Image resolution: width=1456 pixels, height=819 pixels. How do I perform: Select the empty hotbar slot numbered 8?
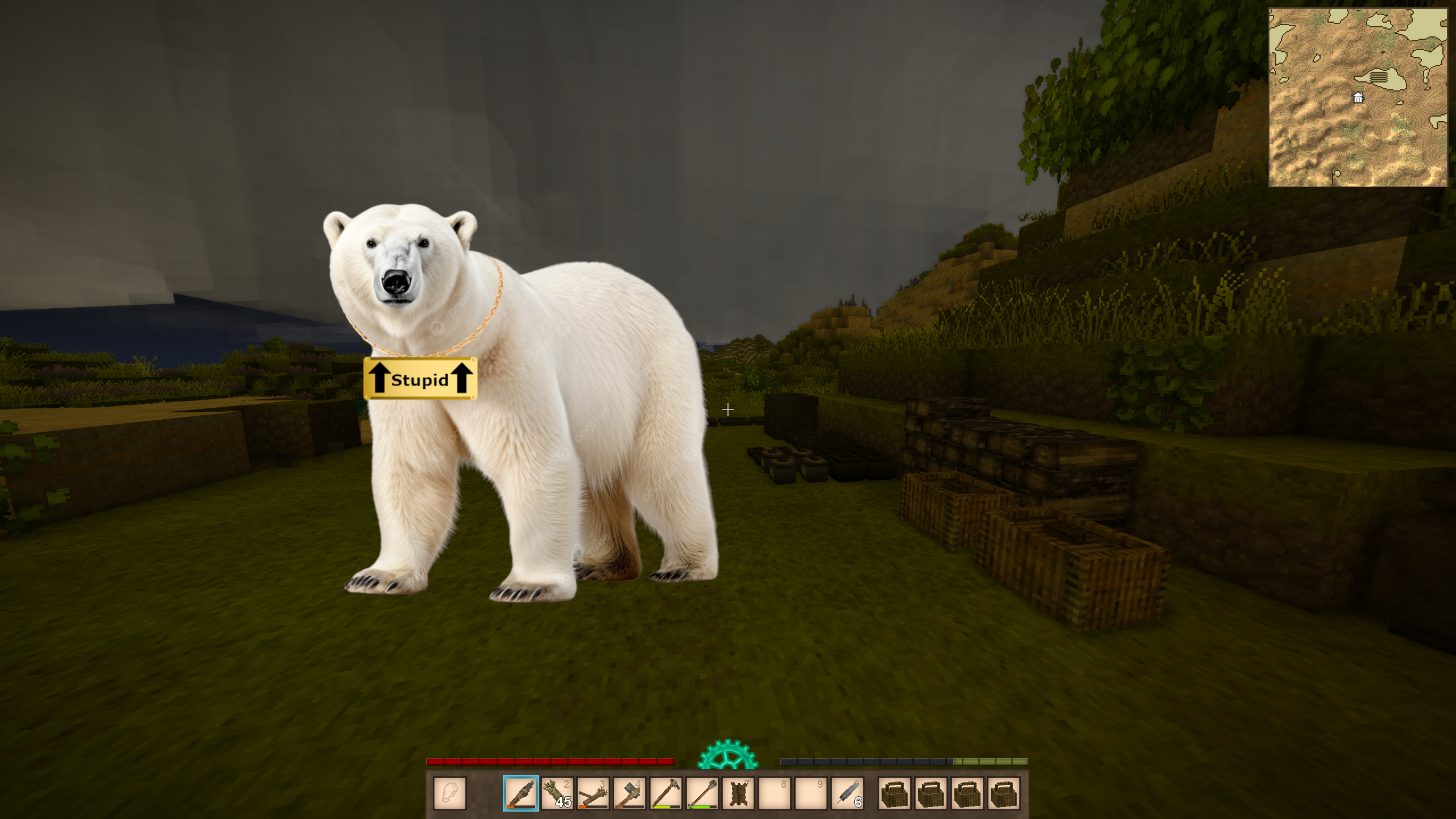[x=775, y=793]
